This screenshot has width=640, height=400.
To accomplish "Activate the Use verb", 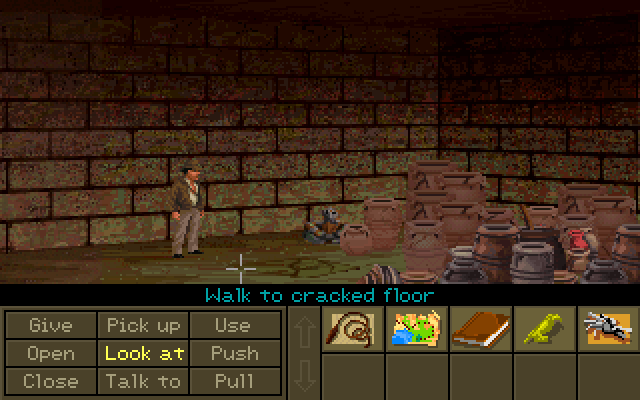I will (233, 325).
